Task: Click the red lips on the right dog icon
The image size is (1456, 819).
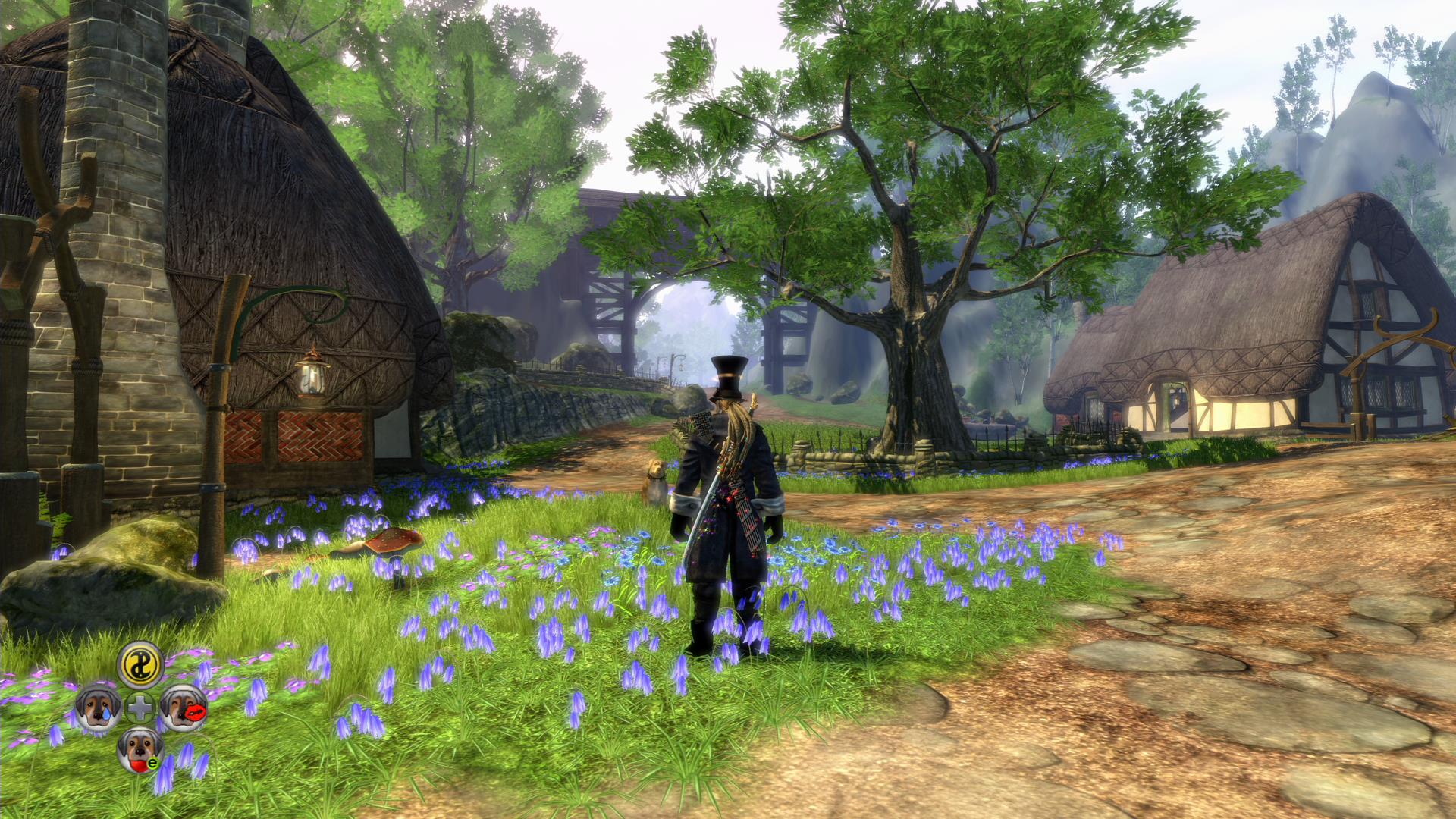Action: point(195,711)
